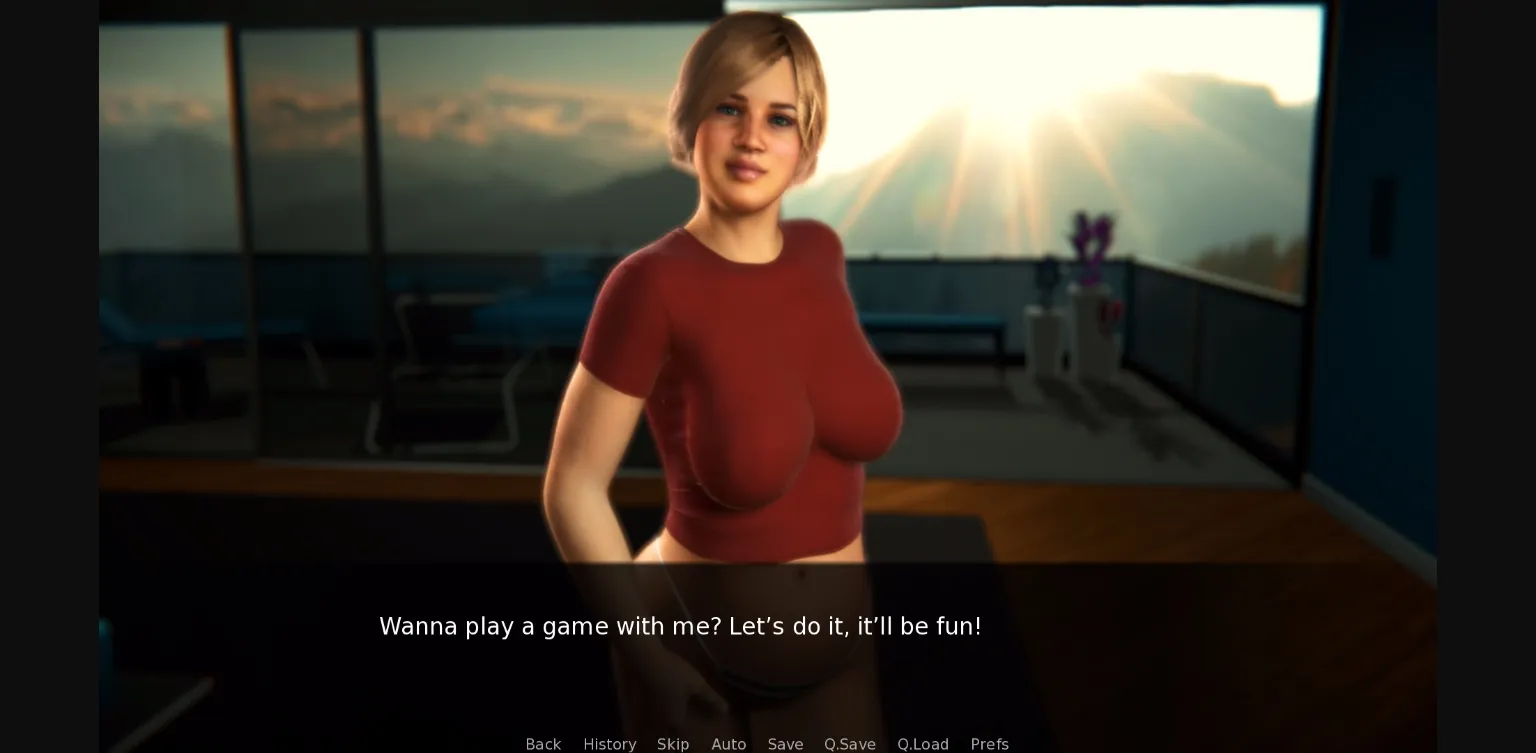Click Save to store your progress
1536x753 pixels.
[785, 744]
